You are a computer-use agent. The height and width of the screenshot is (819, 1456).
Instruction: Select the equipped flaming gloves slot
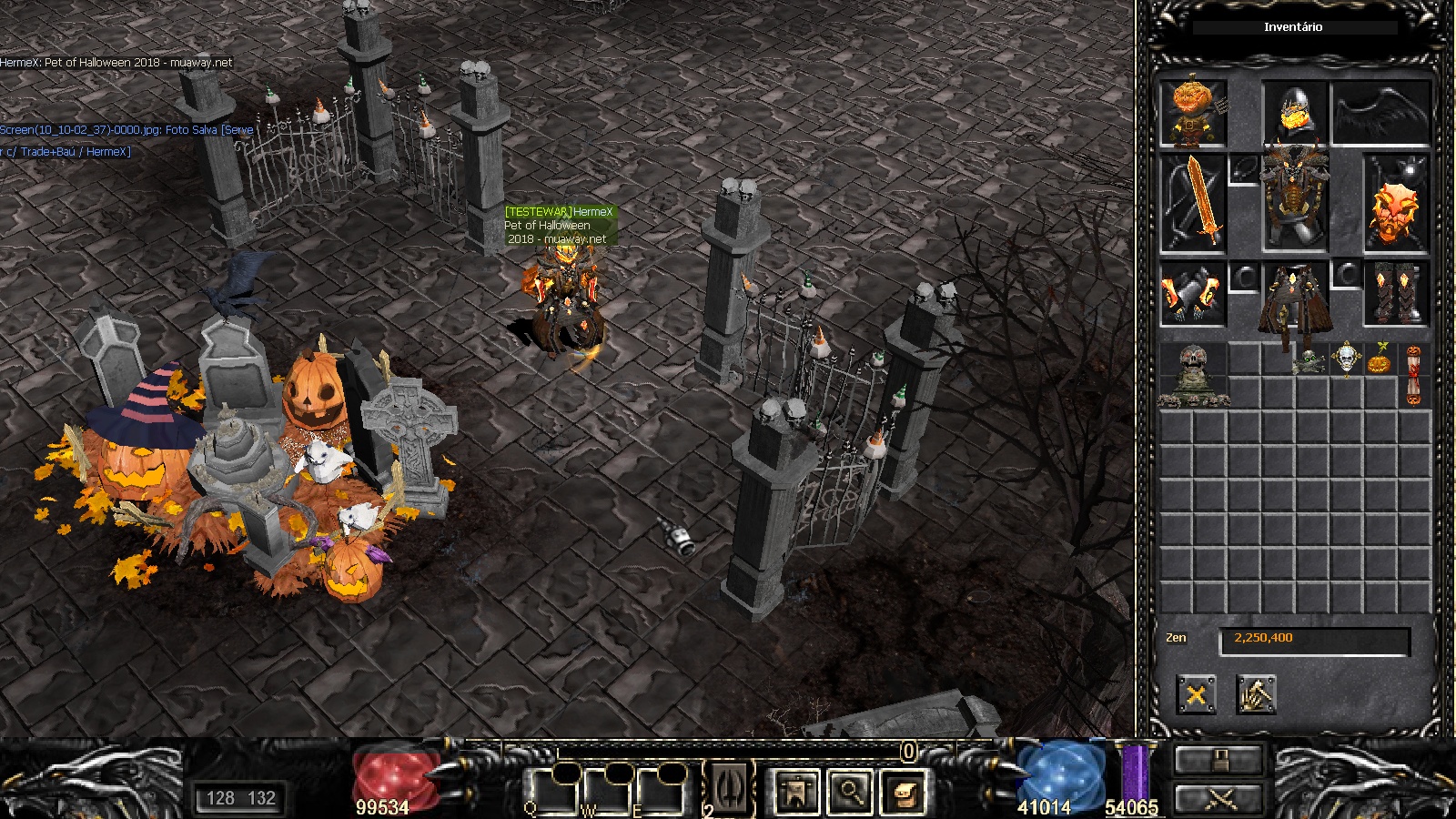coord(1192,294)
